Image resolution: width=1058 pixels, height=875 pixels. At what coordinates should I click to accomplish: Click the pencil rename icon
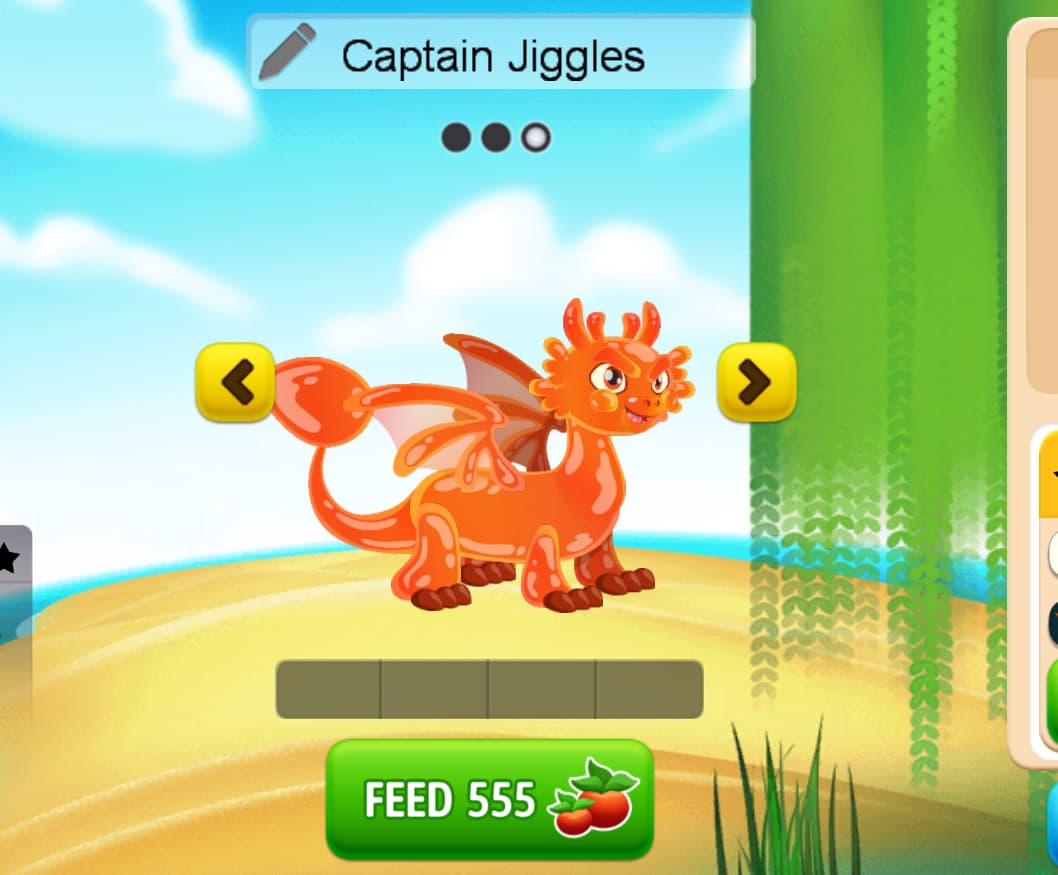click(286, 52)
